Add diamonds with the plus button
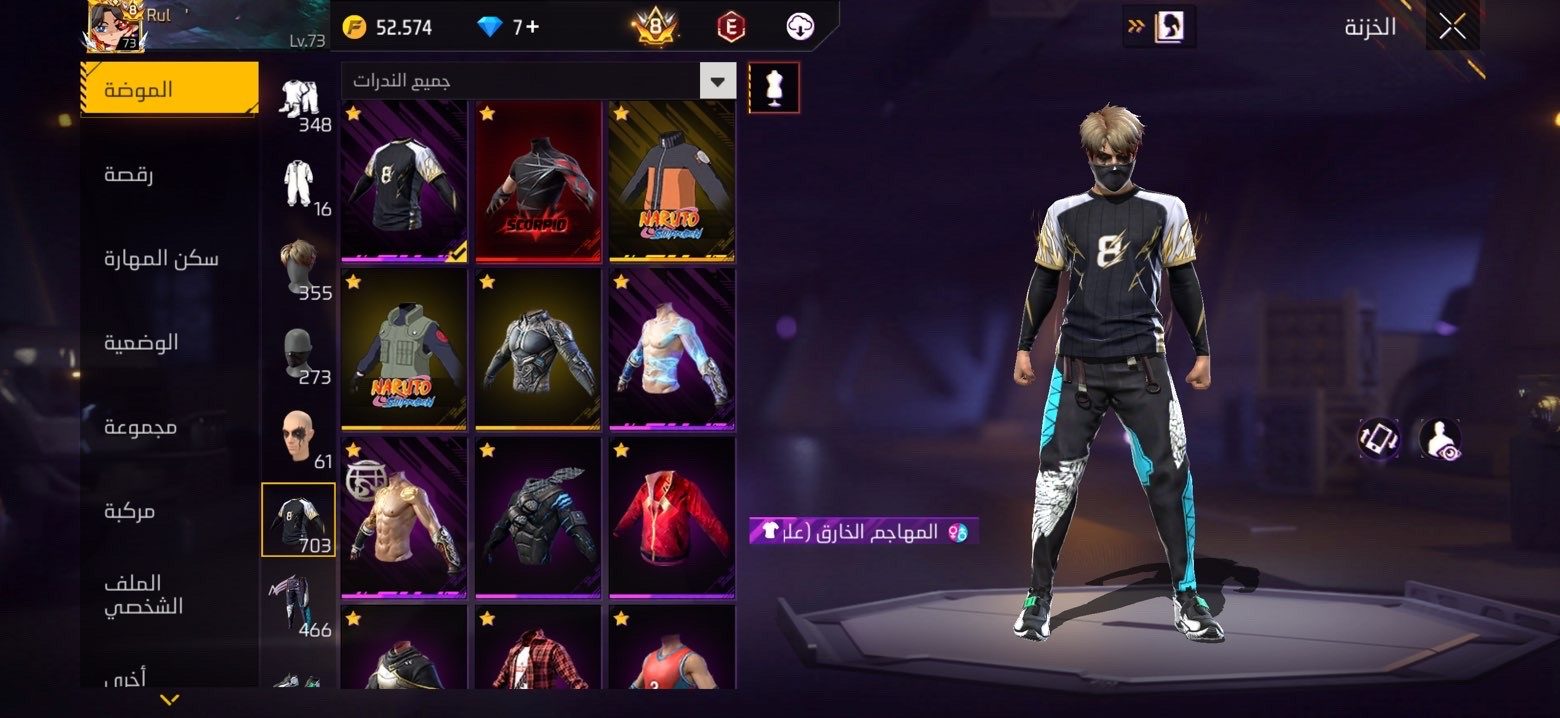 (x=532, y=27)
